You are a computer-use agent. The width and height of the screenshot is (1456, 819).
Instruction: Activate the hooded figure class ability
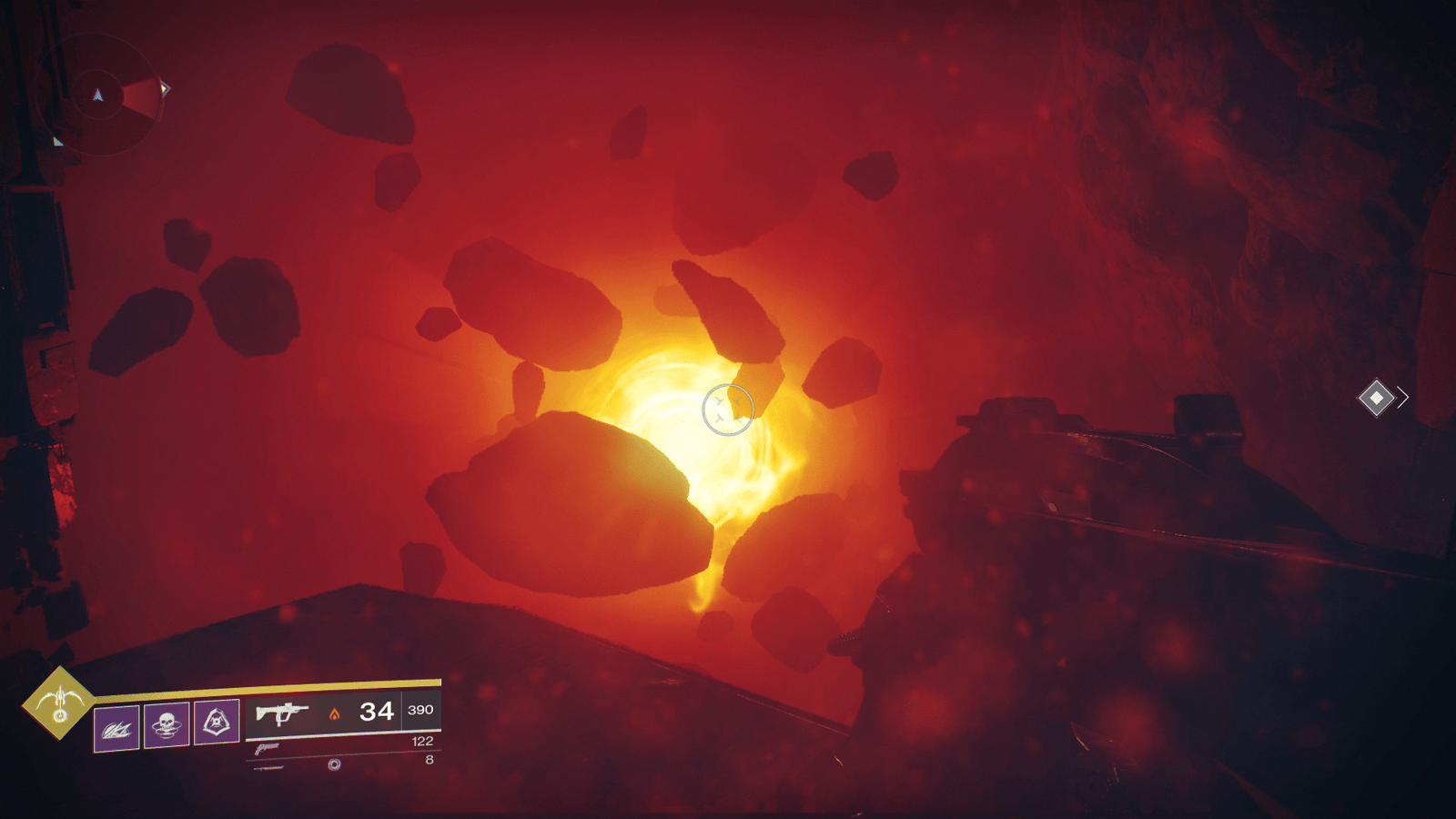[217, 722]
